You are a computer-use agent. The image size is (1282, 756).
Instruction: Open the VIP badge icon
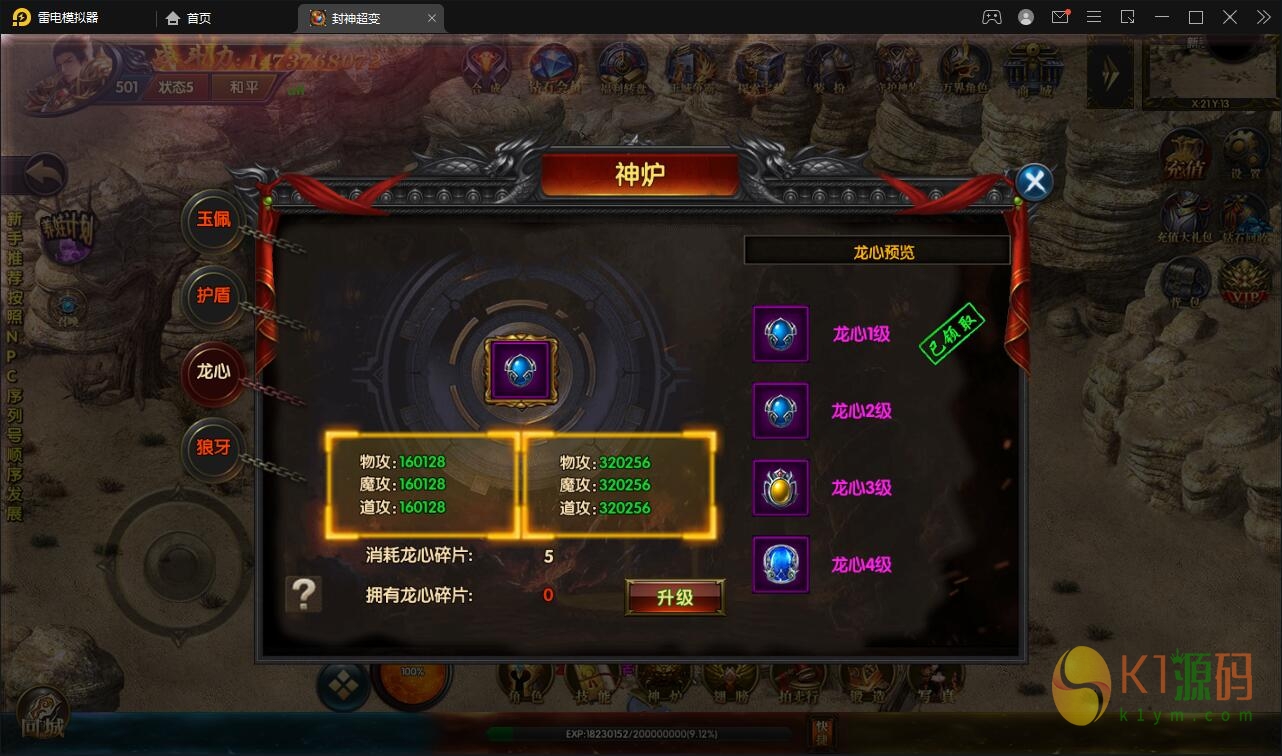[x=1245, y=283]
